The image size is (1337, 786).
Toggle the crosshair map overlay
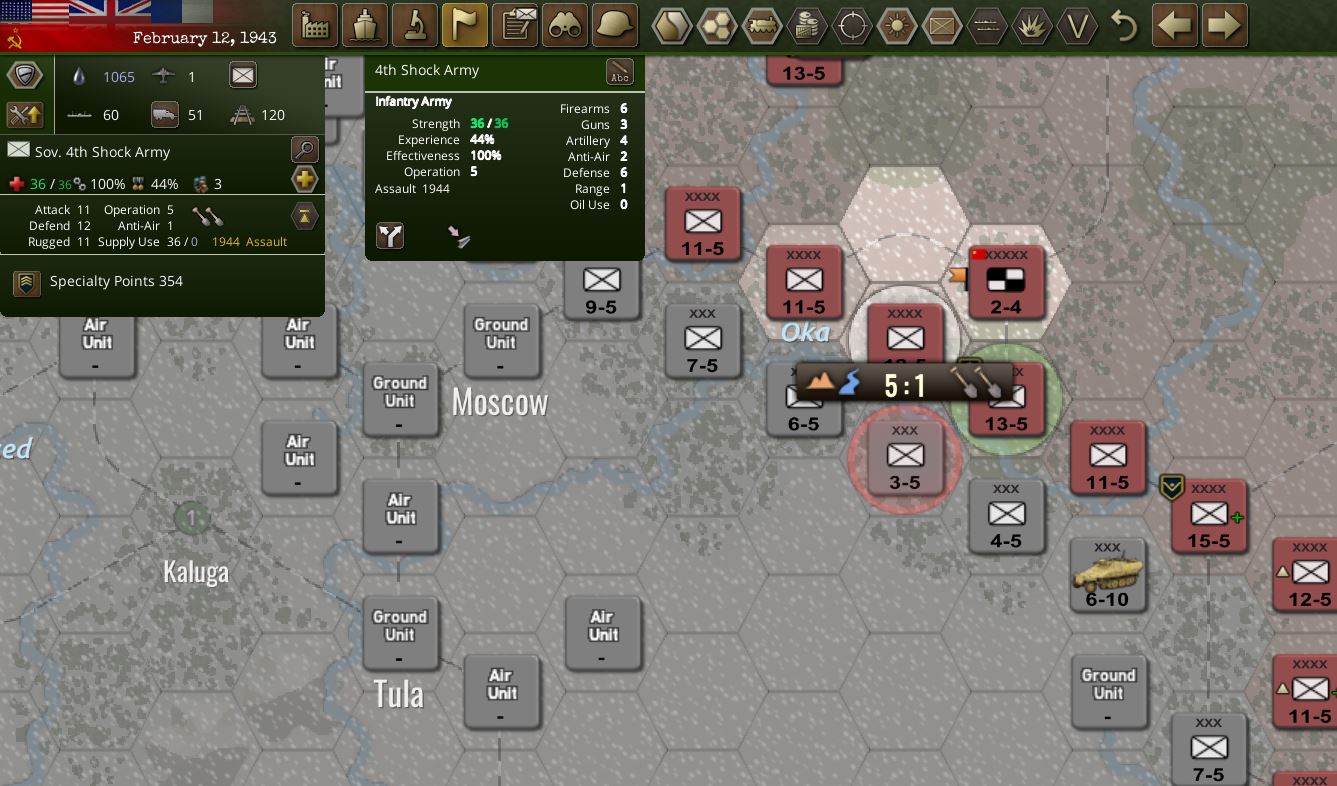(852, 26)
